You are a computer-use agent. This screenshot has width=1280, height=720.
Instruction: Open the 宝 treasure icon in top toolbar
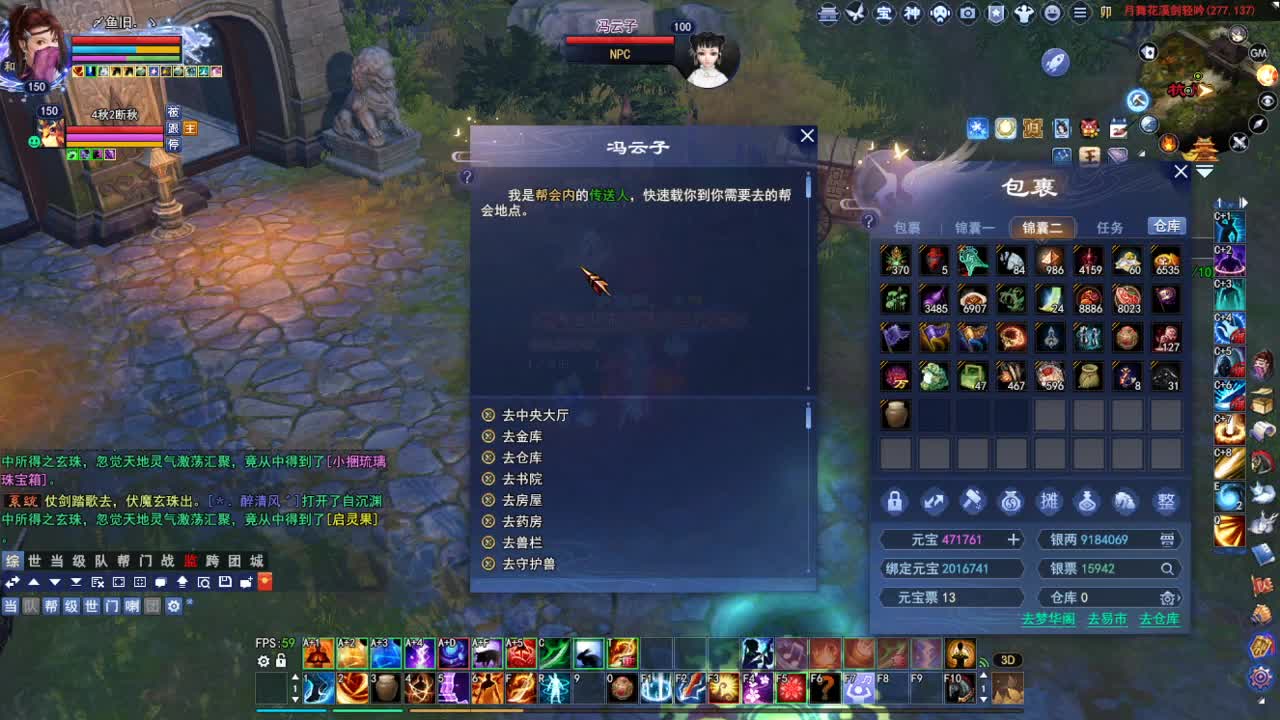click(884, 13)
